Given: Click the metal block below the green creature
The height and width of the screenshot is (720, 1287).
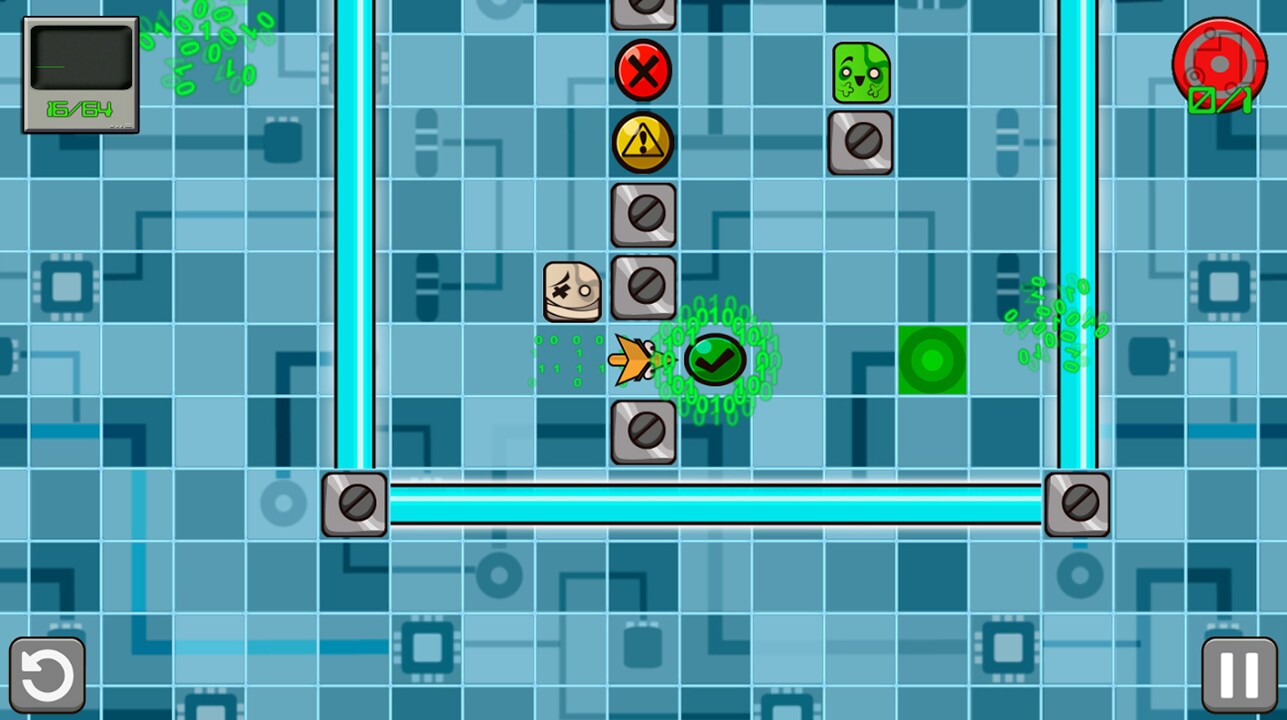Looking at the screenshot, I should 860,142.
